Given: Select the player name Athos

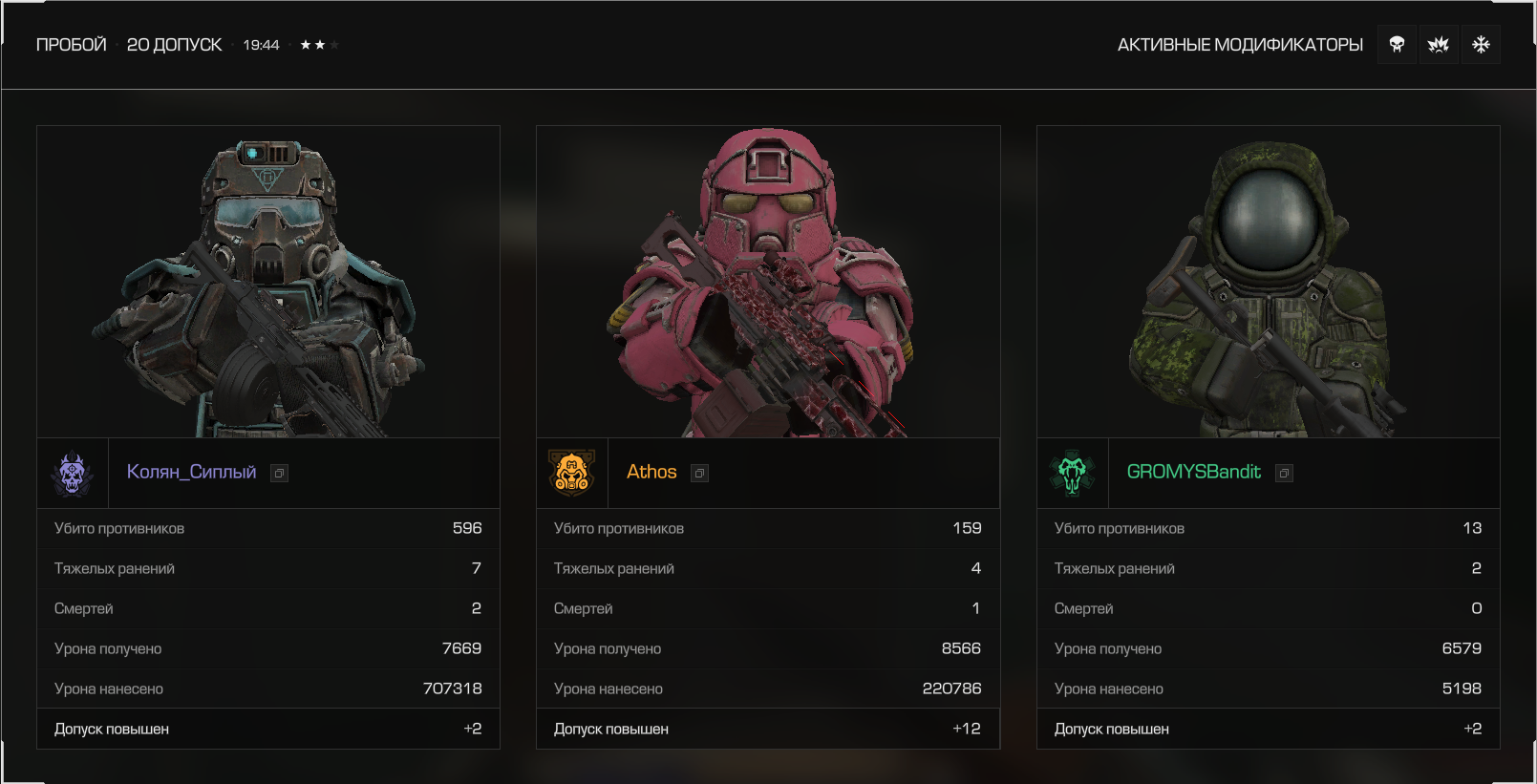Looking at the screenshot, I should tap(651, 472).
